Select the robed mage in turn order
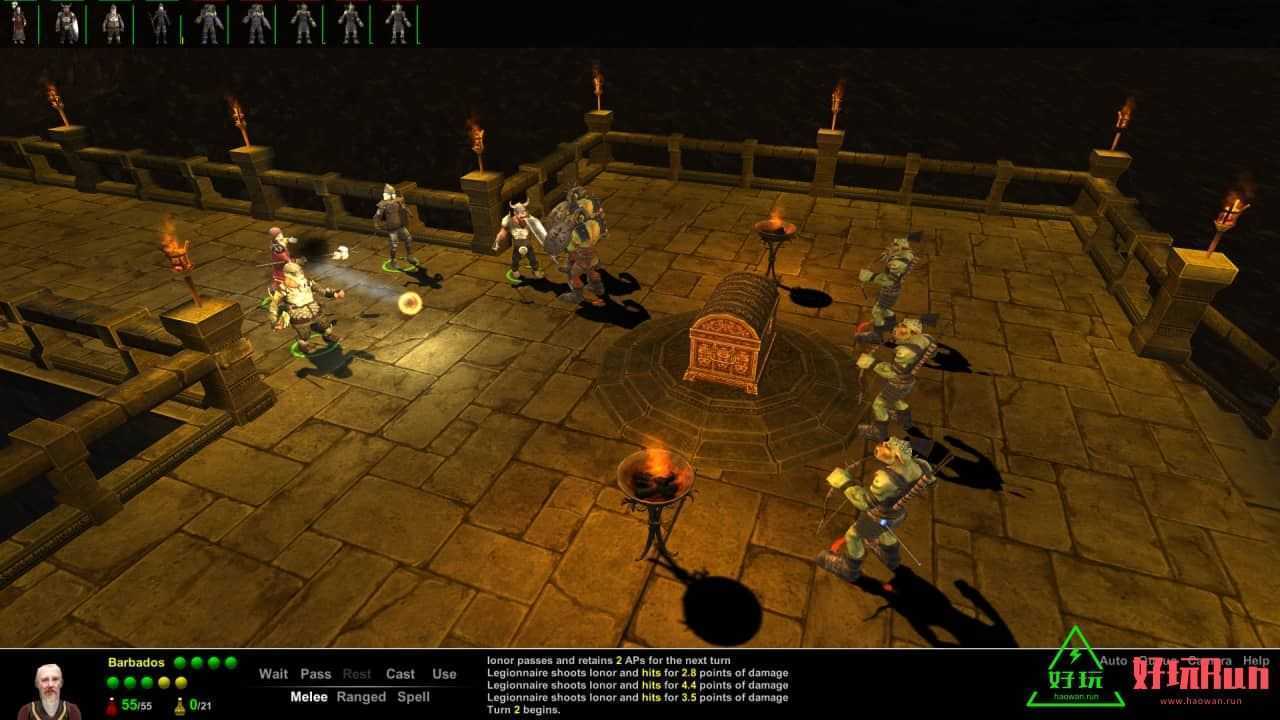The image size is (1280, 720). pyautogui.click(x=18, y=24)
